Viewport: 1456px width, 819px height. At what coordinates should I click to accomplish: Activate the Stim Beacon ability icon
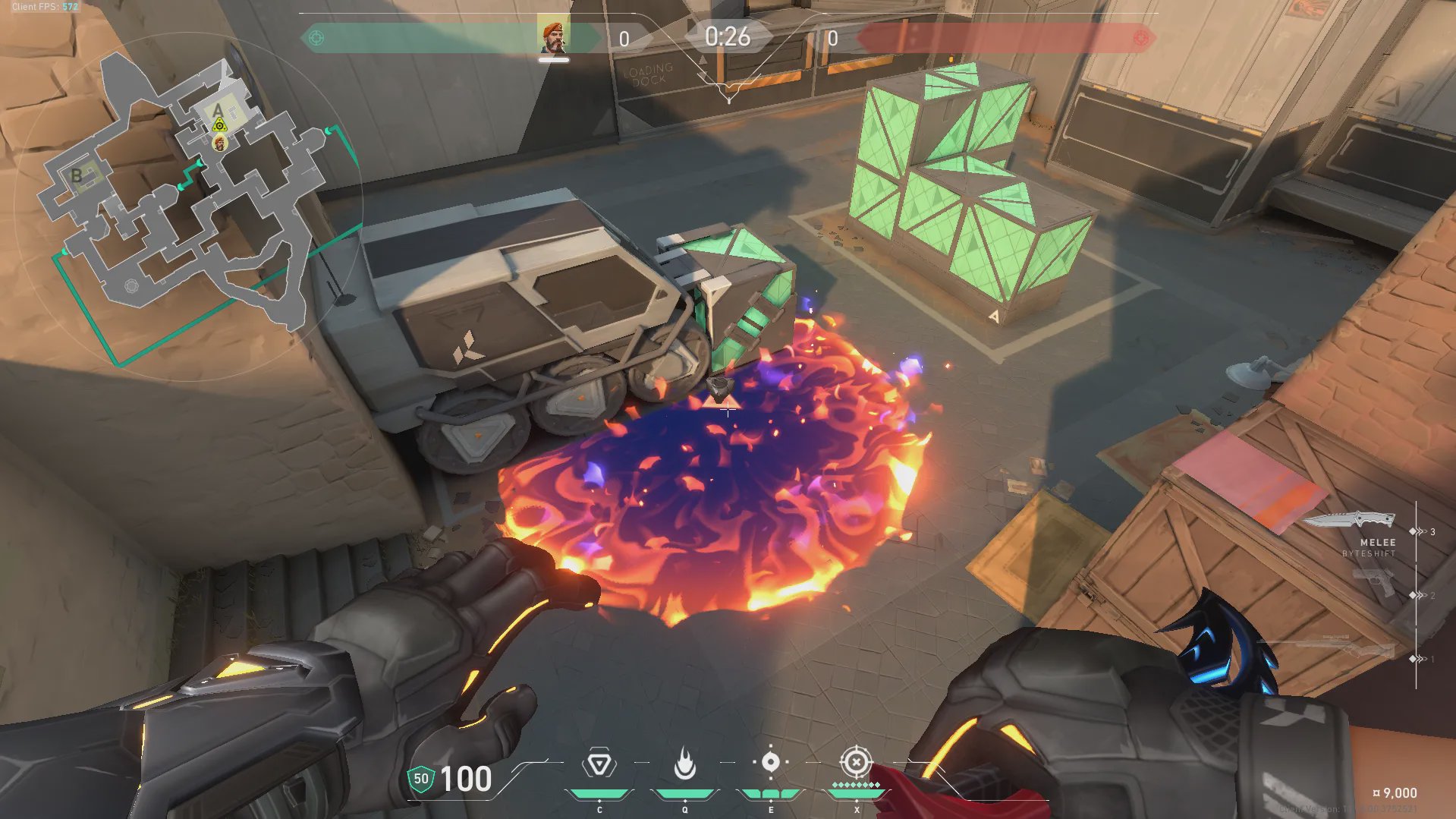click(599, 764)
